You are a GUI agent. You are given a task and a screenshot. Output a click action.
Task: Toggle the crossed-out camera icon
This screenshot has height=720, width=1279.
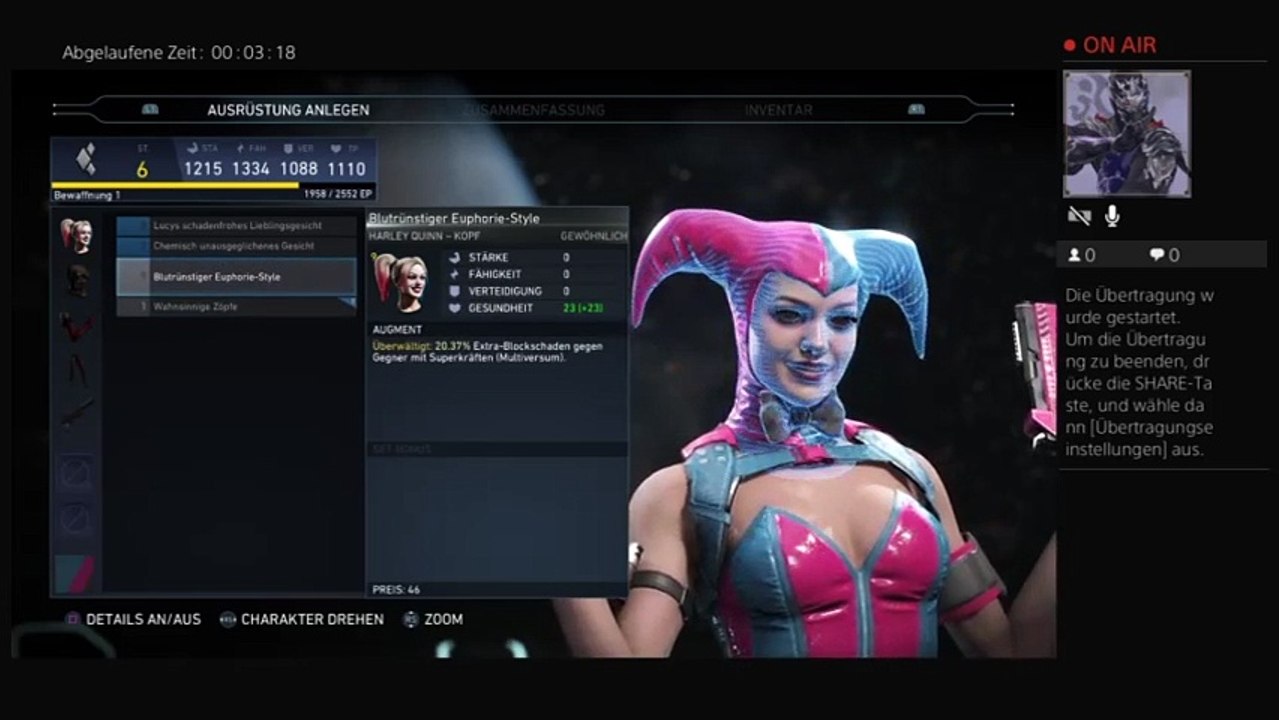[x=1079, y=216]
